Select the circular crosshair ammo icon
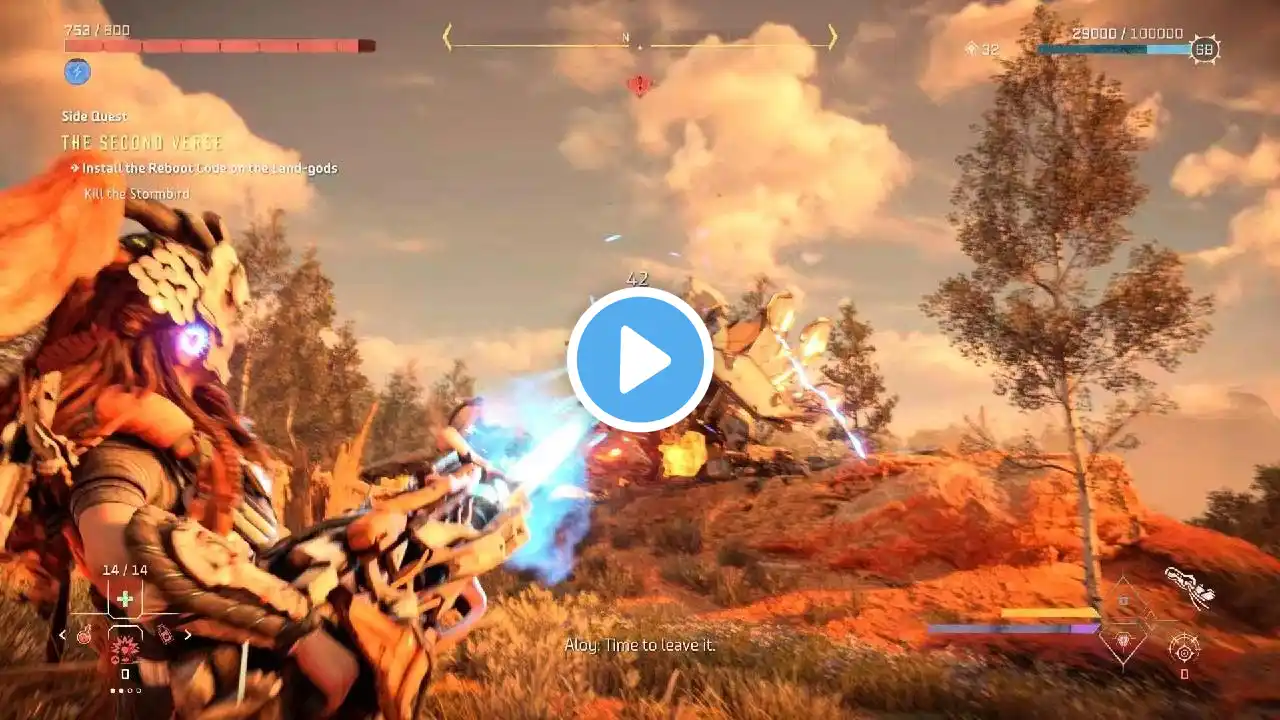The image size is (1280, 720). [x=1184, y=652]
